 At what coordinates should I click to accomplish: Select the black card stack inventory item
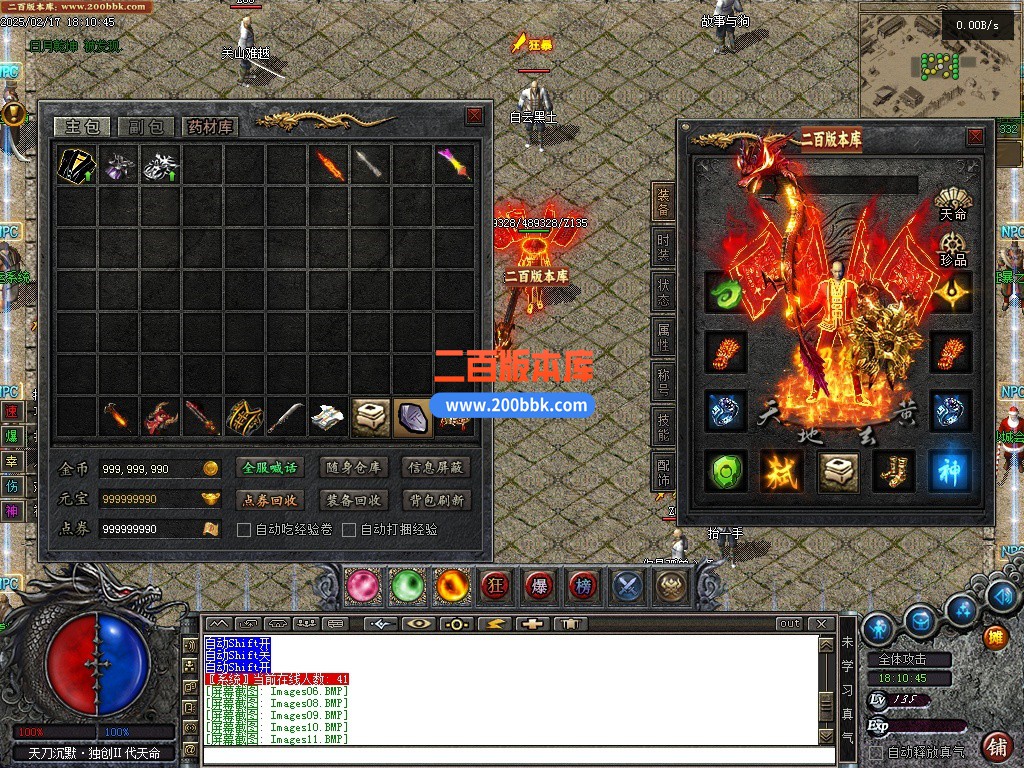point(75,165)
